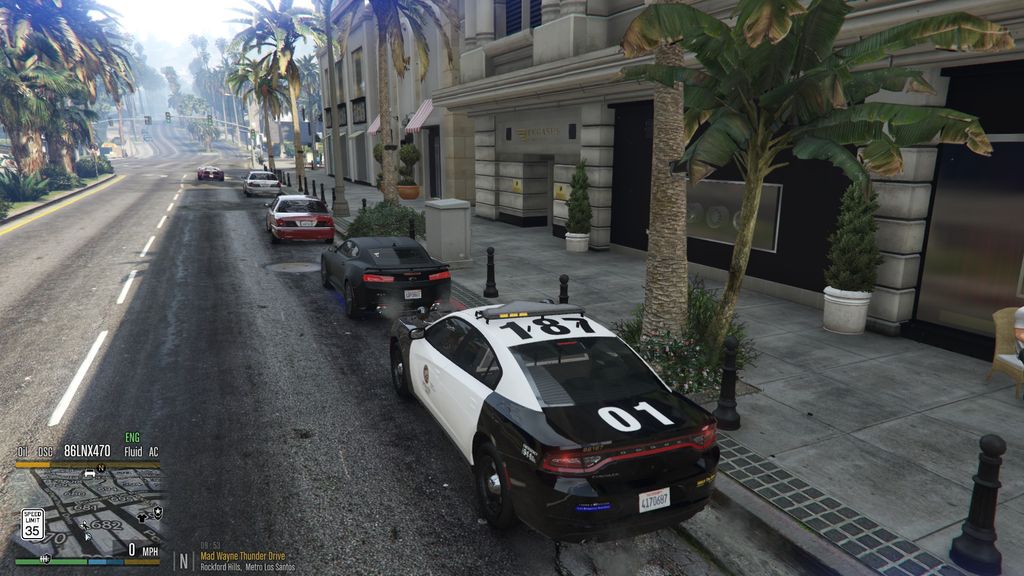Screen dimensions: 1024x576
Task: Click the ENG engine indicator
Action: (x=132, y=438)
